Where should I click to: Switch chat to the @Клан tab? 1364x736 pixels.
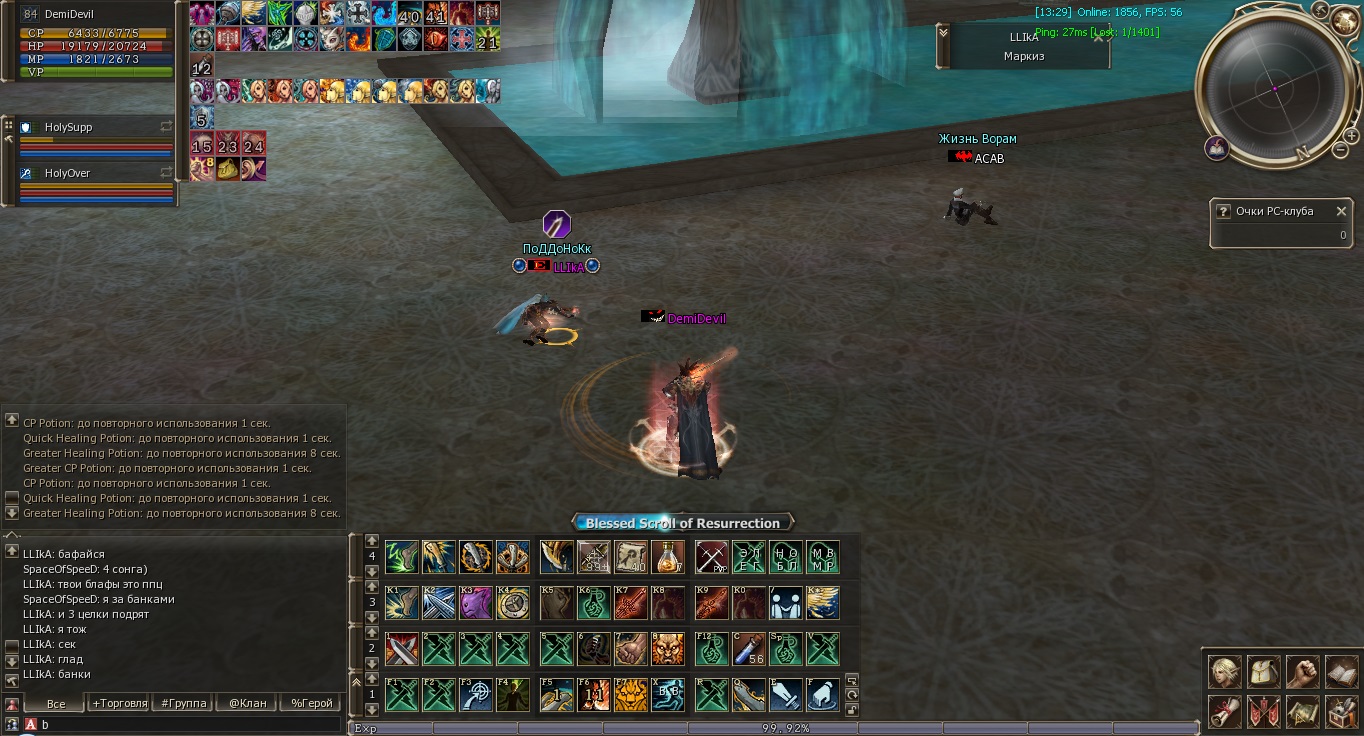[x=247, y=703]
